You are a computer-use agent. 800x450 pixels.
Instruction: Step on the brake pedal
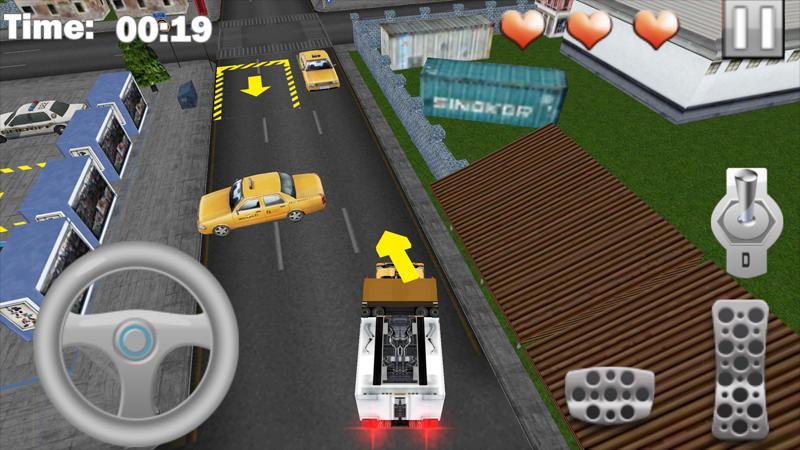(x=609, y=395)
